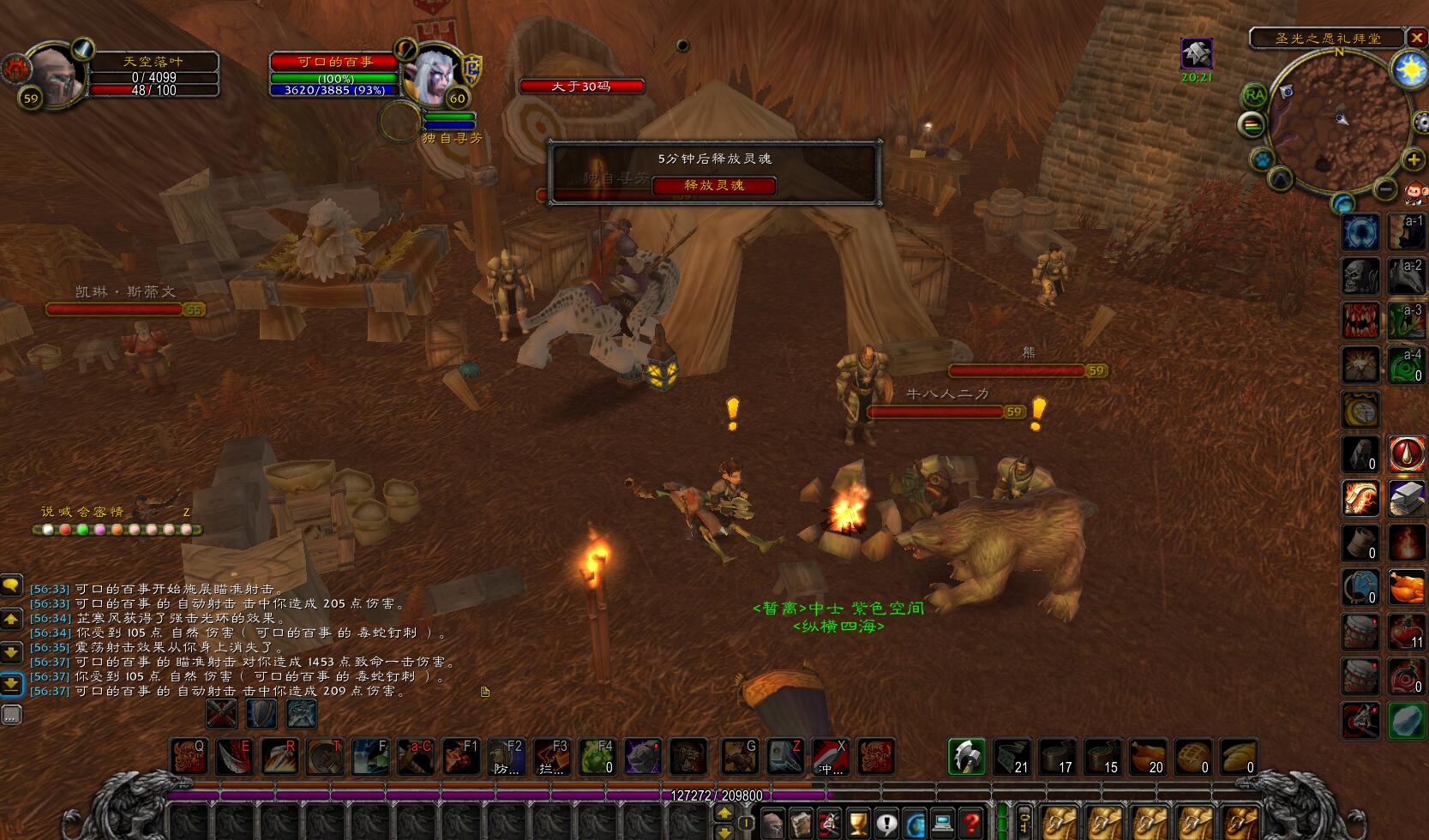The image size is (1429, 840).
Task: Open the red question mark help button
Action: click(x=970, y=824)
